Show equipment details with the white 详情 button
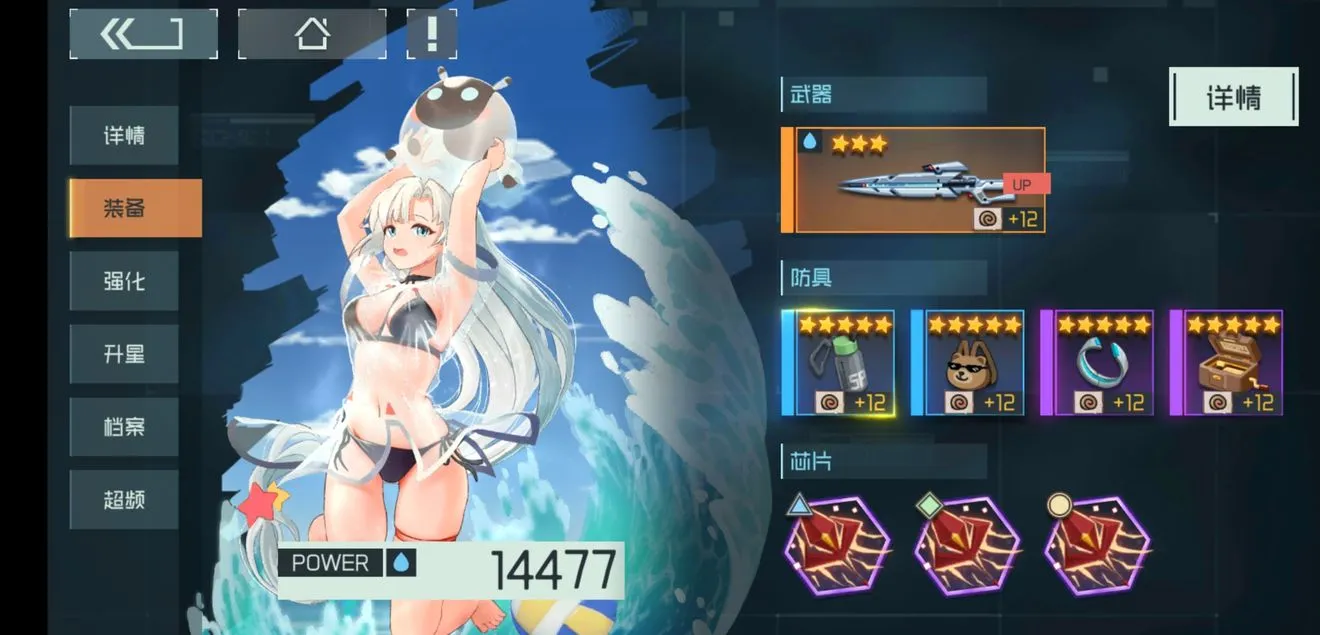This screenshot has height=635, width=1320. click(1233, 97)
